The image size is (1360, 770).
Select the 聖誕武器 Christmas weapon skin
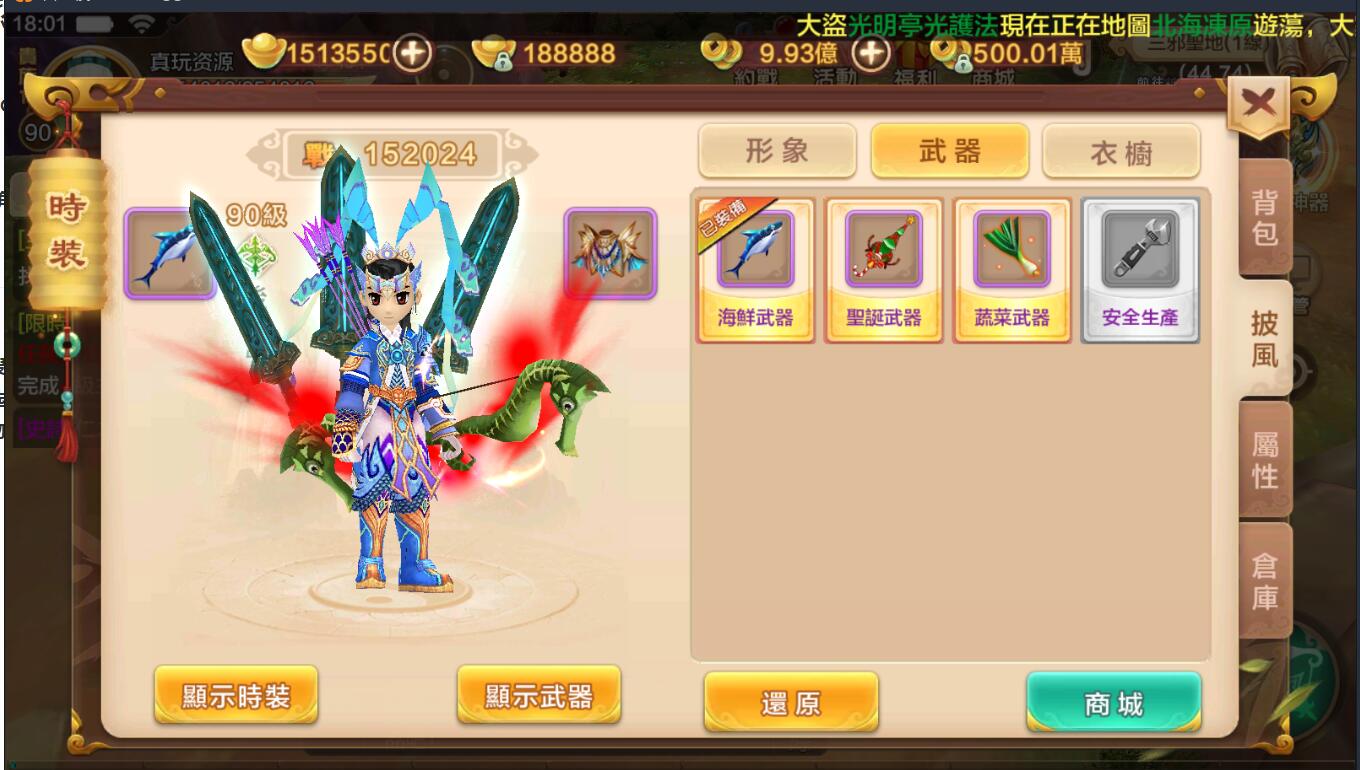click(883, 269)
